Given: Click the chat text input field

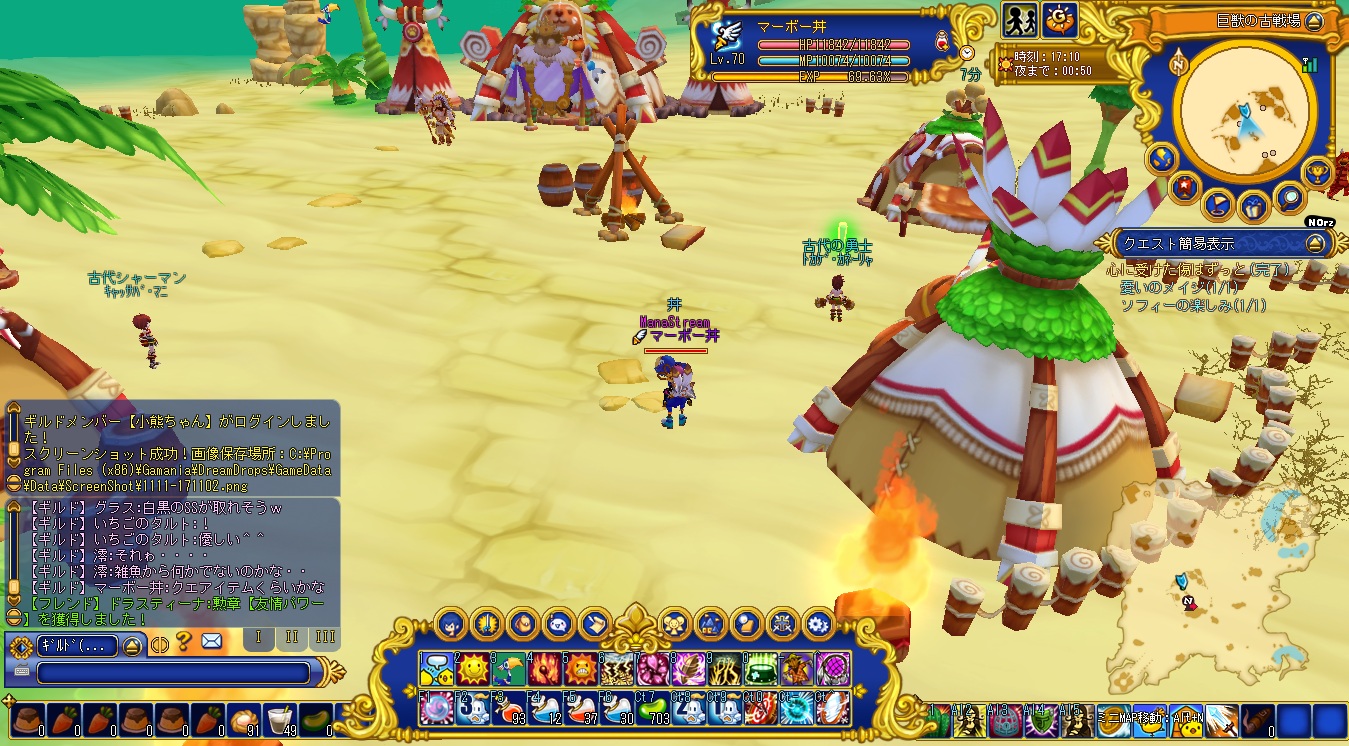Looking at the screenshot, I should click(x=172, y=672).
